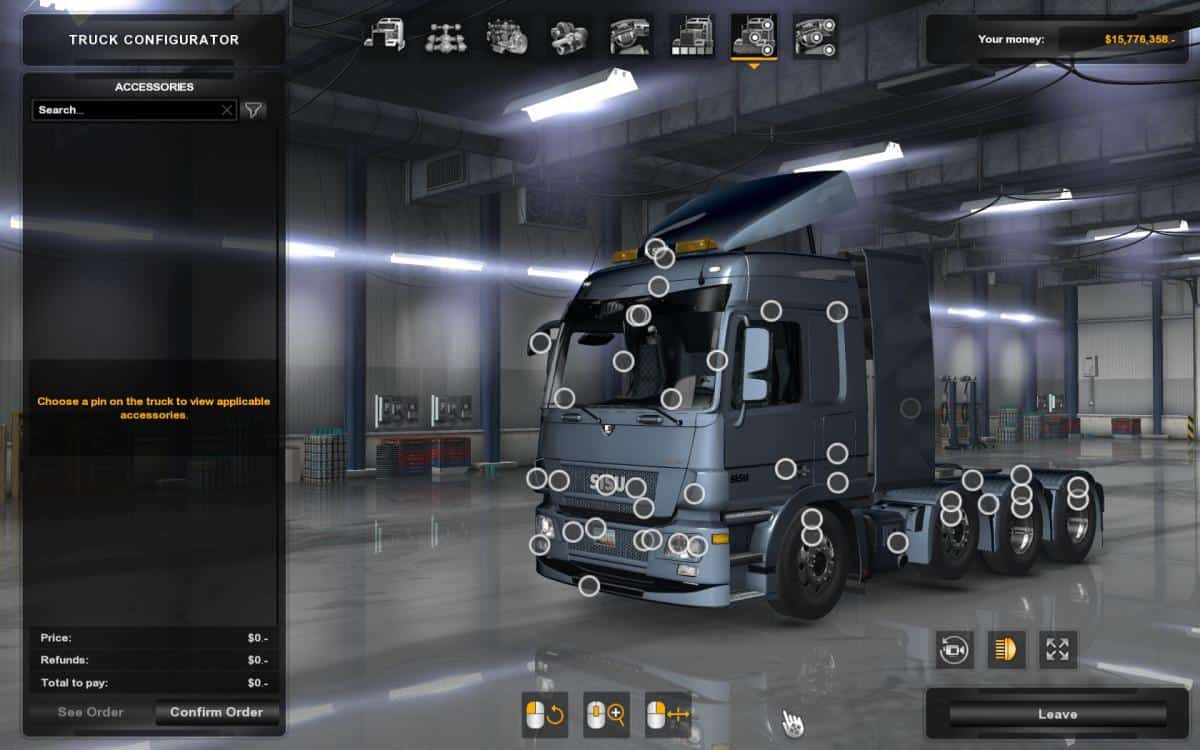Open the interior accessories tab

(x=816, y=37)
